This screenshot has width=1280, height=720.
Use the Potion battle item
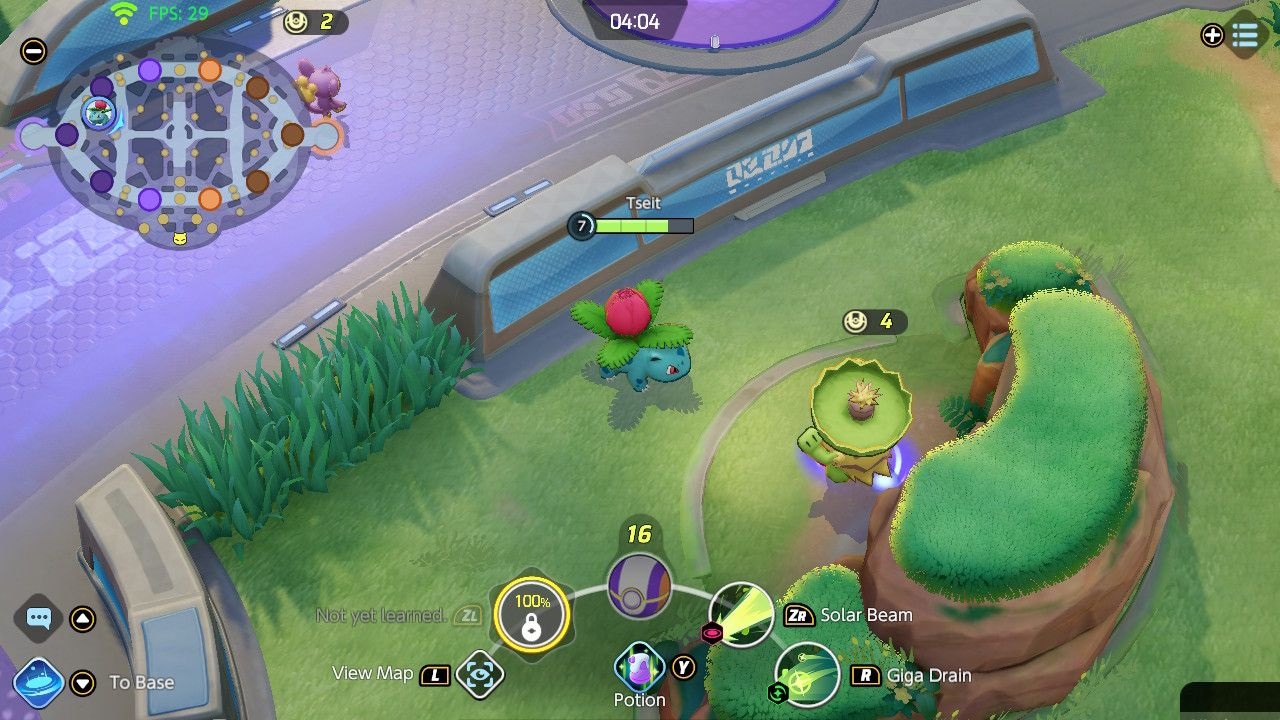click(639, 666)
